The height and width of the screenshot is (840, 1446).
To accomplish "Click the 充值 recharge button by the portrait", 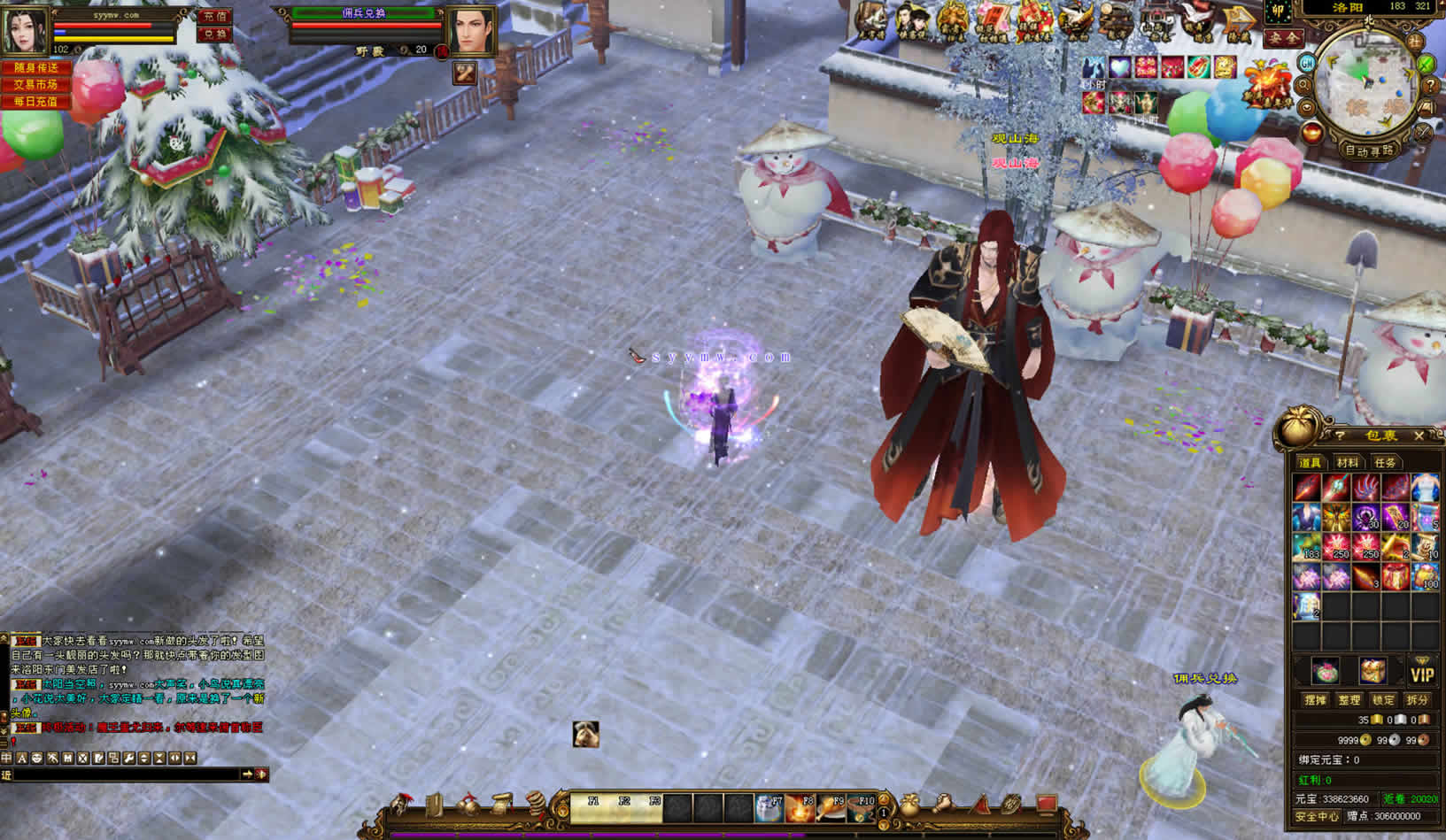I will [x=213, y=17].
